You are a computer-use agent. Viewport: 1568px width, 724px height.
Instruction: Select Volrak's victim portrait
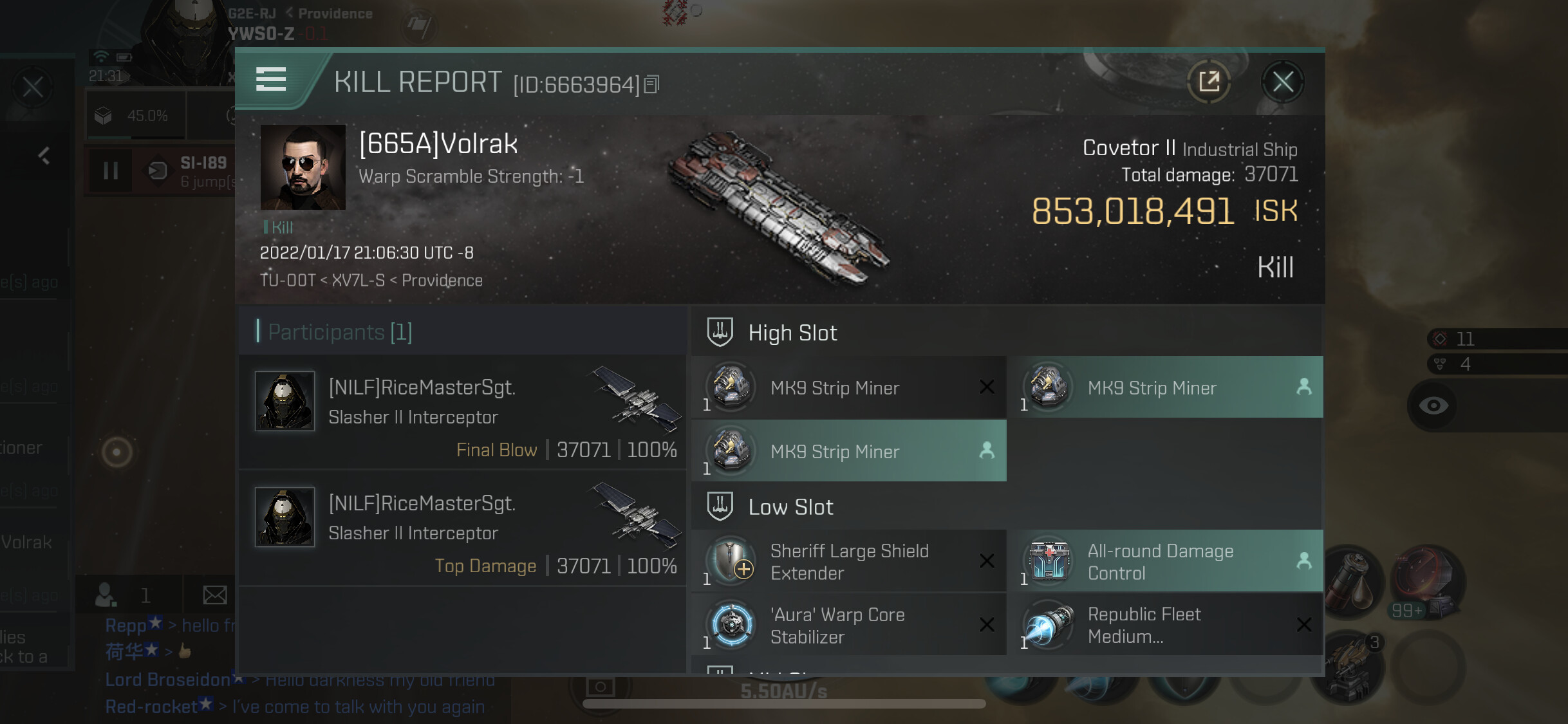[x=303, y=167]
